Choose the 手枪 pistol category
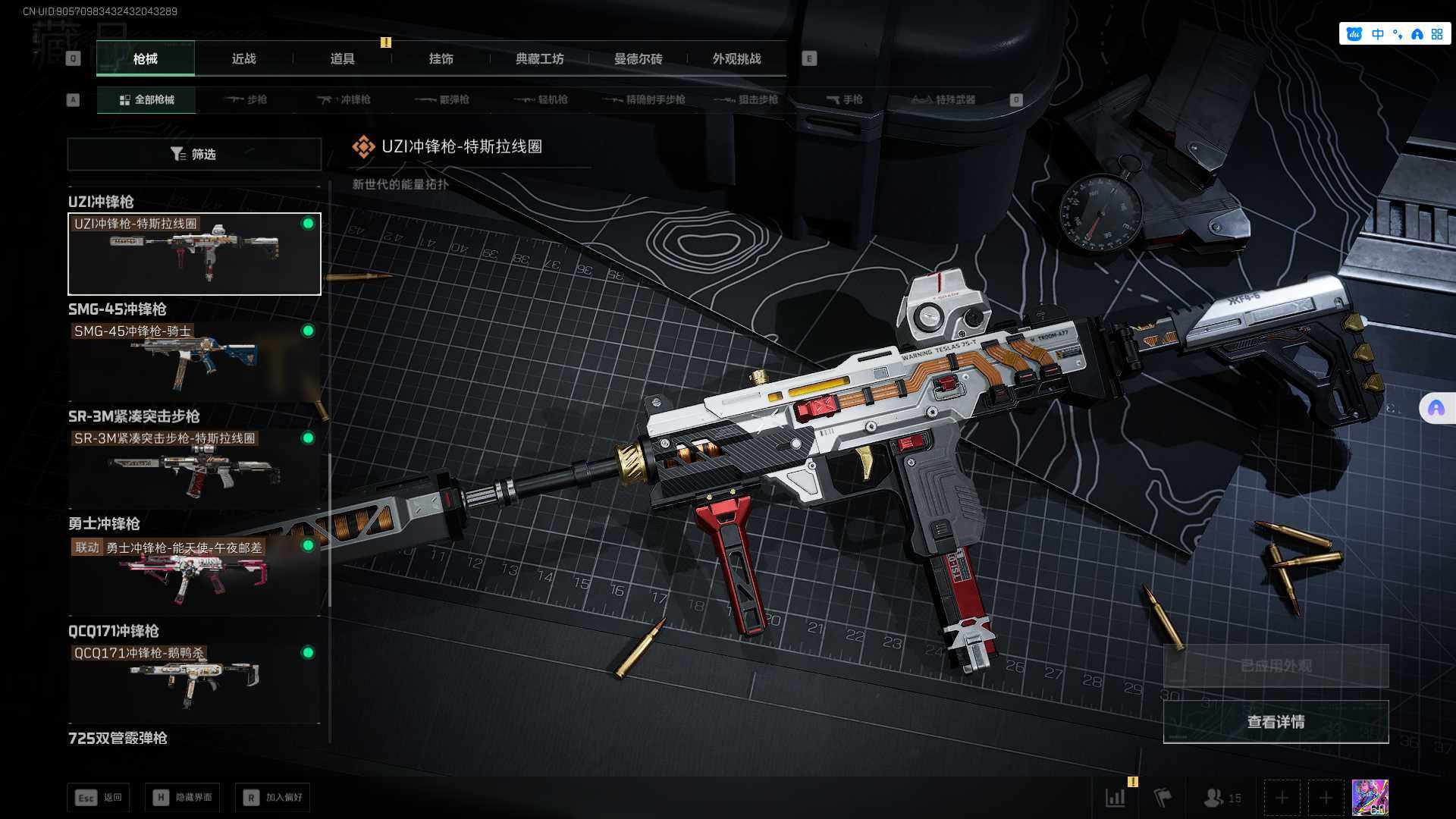The height and width of the screenshot is (819, 1456). point(844,100)
